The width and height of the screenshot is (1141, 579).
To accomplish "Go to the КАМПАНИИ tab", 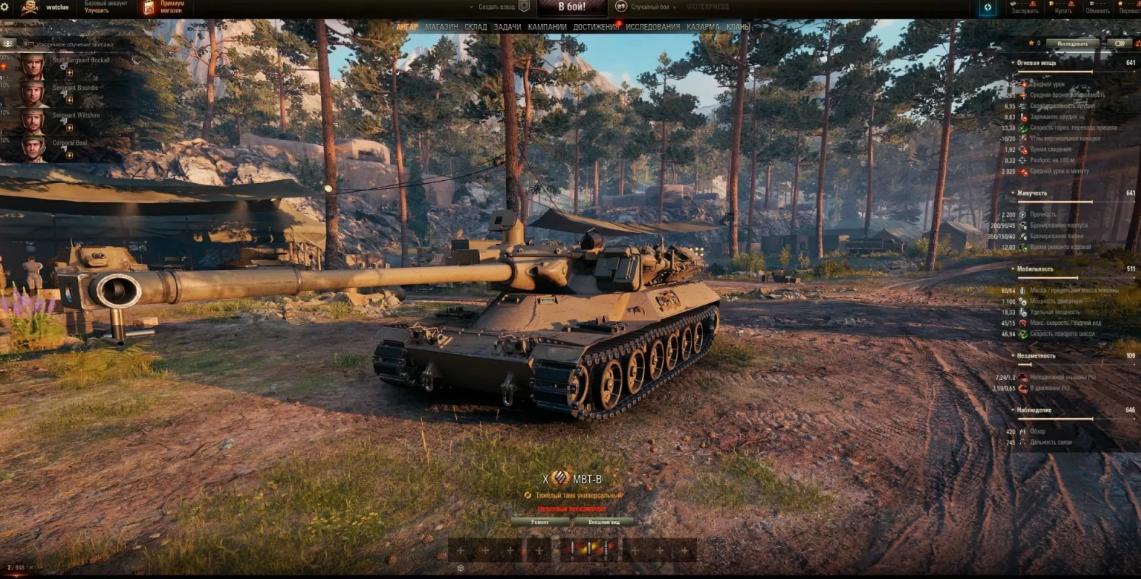I will (x=547, y=27).
